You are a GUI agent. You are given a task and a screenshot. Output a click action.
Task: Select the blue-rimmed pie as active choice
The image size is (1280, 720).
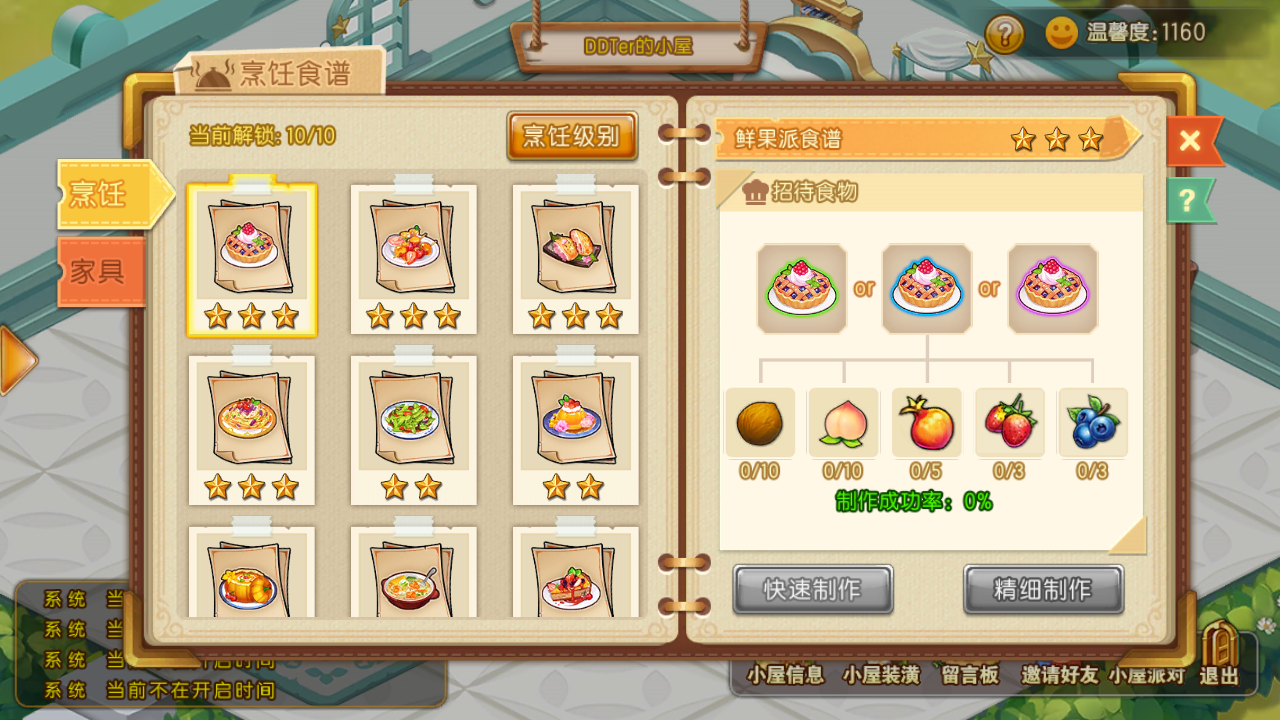tap(926, 287)
